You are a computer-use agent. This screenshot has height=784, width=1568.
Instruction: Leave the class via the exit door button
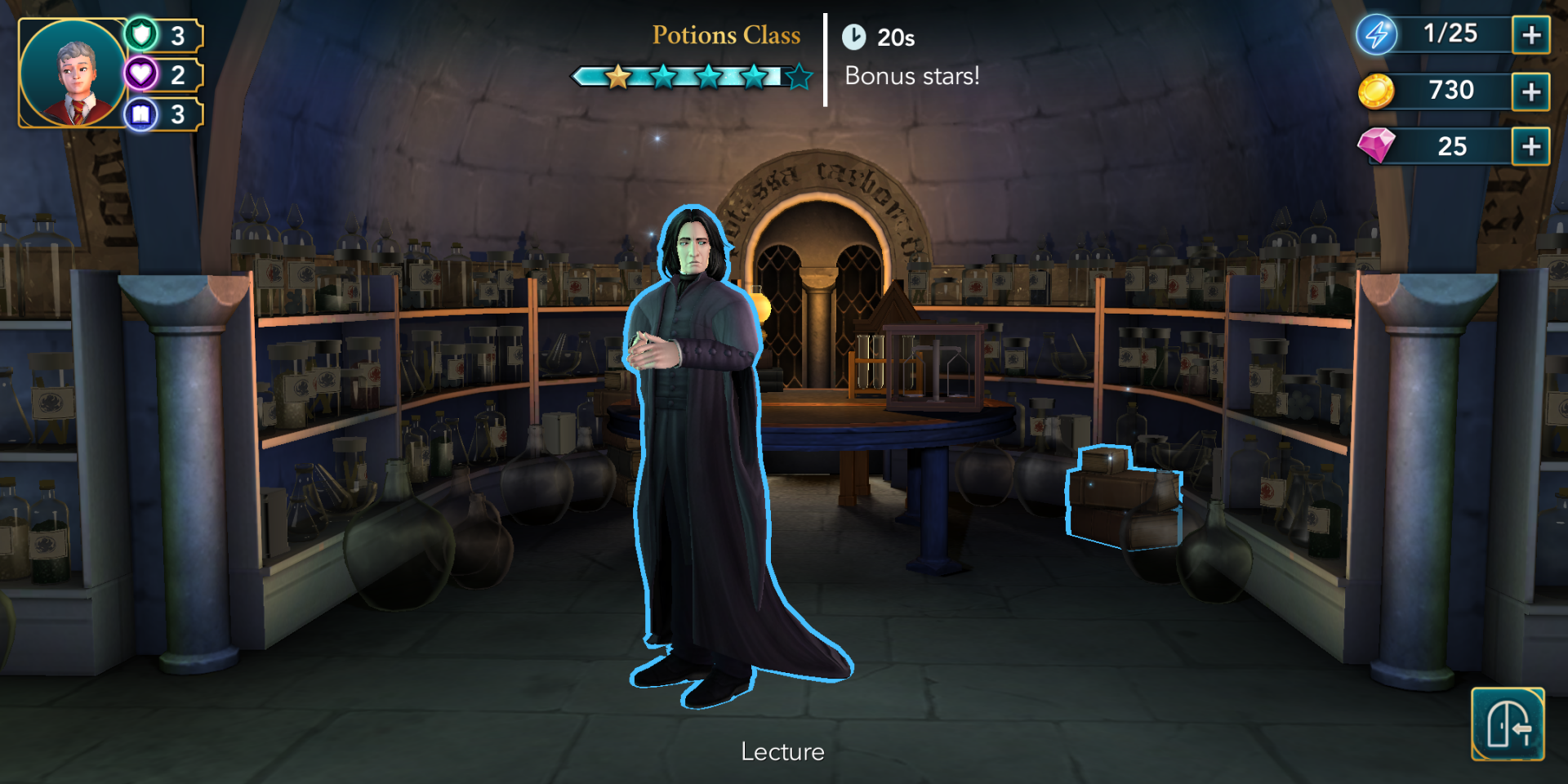[x=1508, y=724]
